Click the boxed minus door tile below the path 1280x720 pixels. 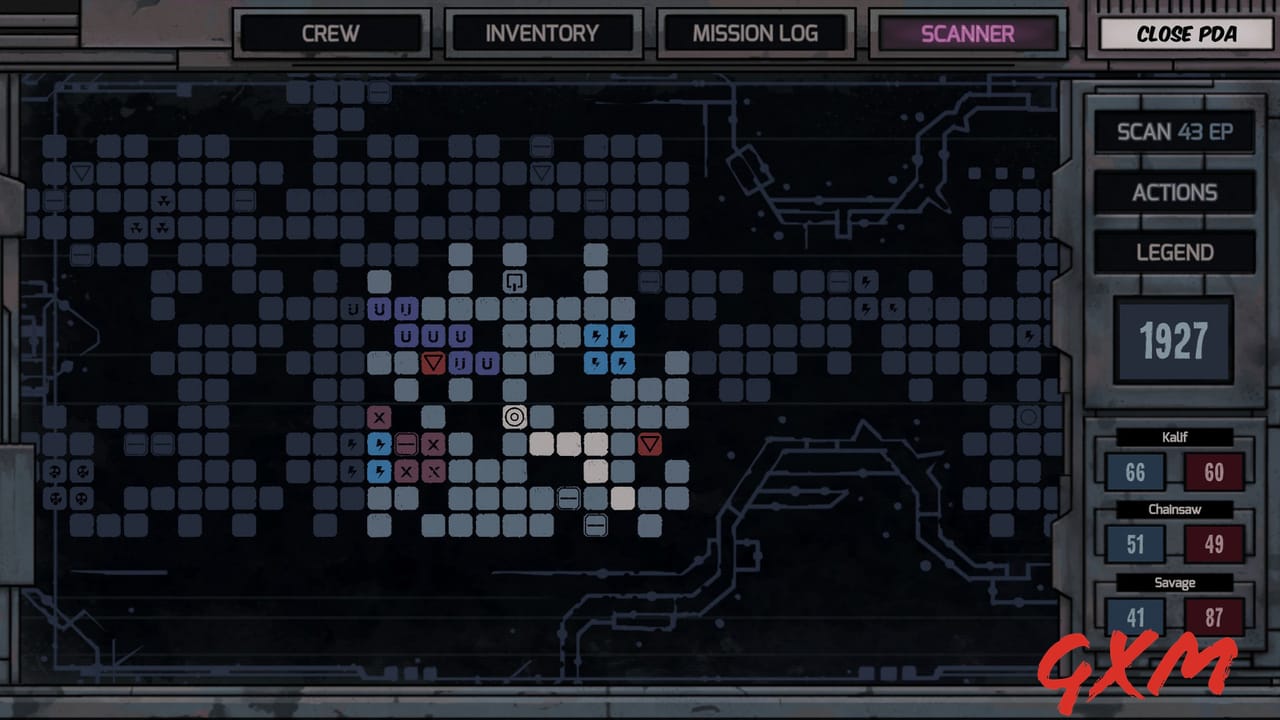[595, 526]
